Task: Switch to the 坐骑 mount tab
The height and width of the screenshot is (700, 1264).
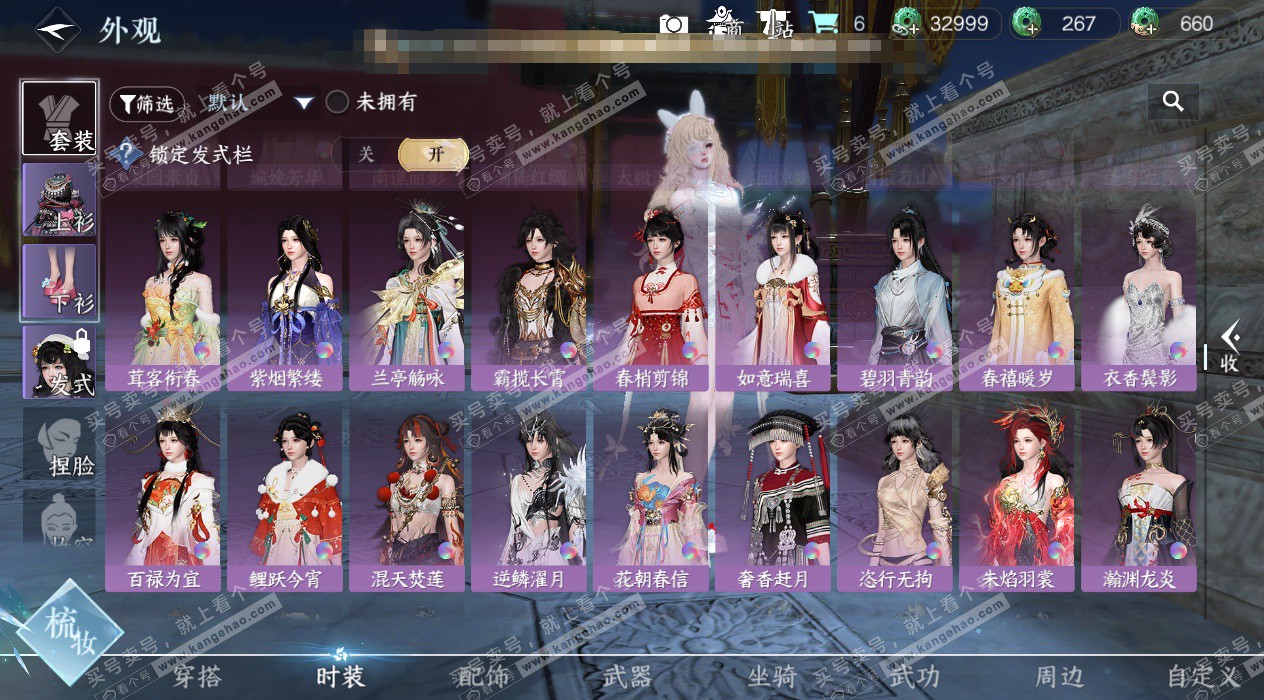Action: [x=773, y=677]
